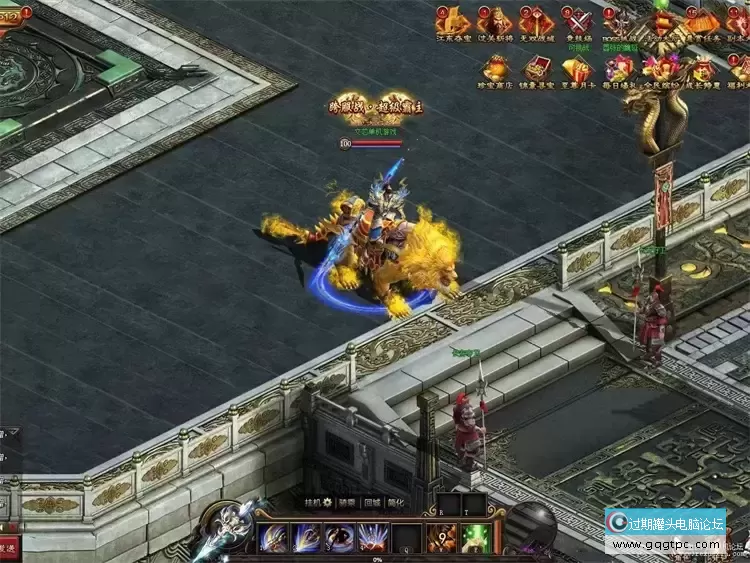
Task: Activate the first blade slash skill
Action: coord(273,538)
